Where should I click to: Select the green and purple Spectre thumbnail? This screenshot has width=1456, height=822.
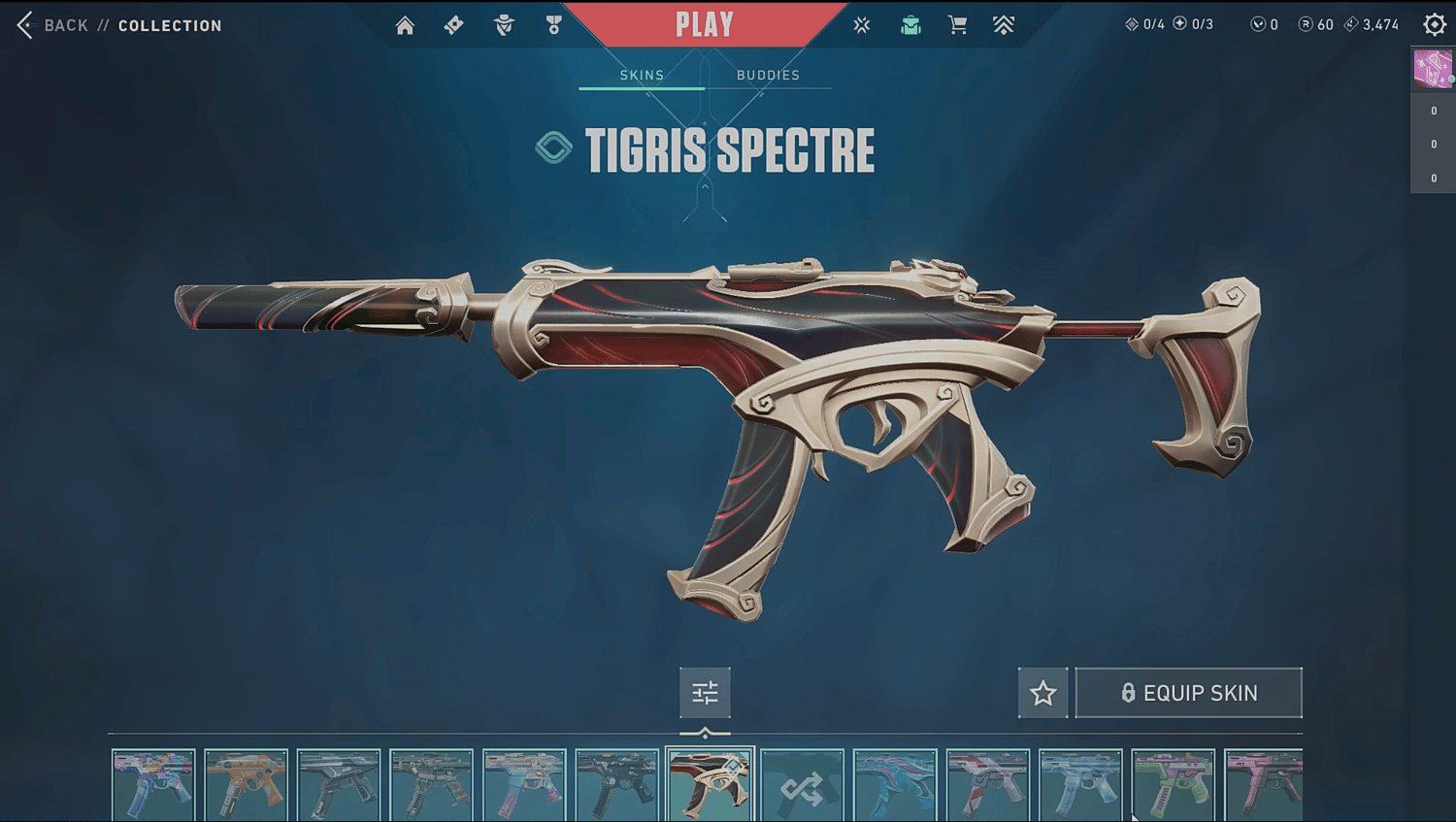click(1173, 786)
